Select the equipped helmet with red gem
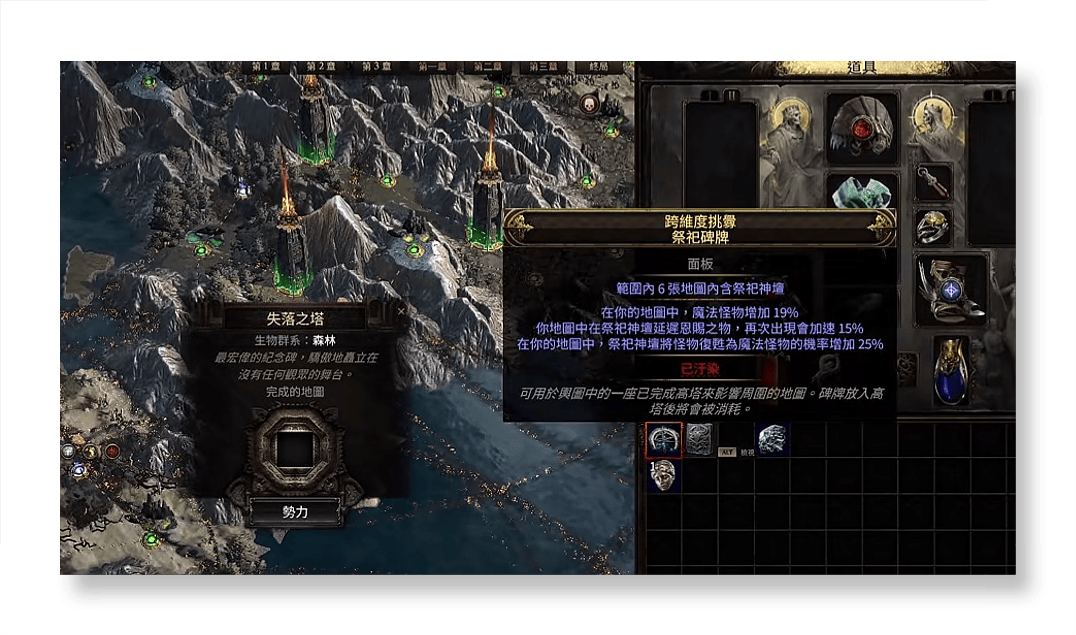1076x635 pixels. click(862, 128)
